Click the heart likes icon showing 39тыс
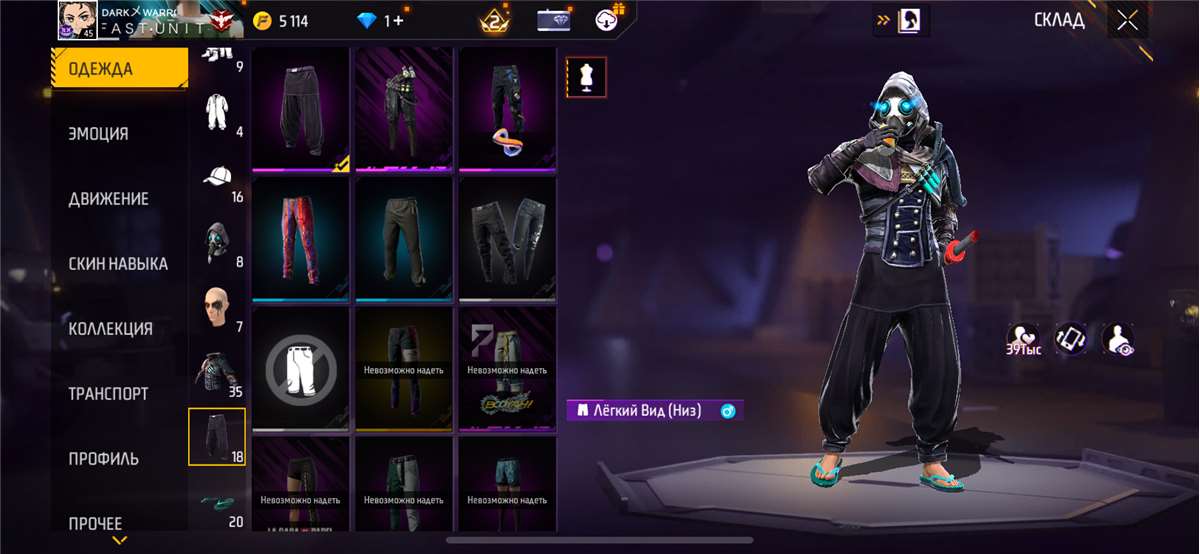 click(x=1022, y=338)
